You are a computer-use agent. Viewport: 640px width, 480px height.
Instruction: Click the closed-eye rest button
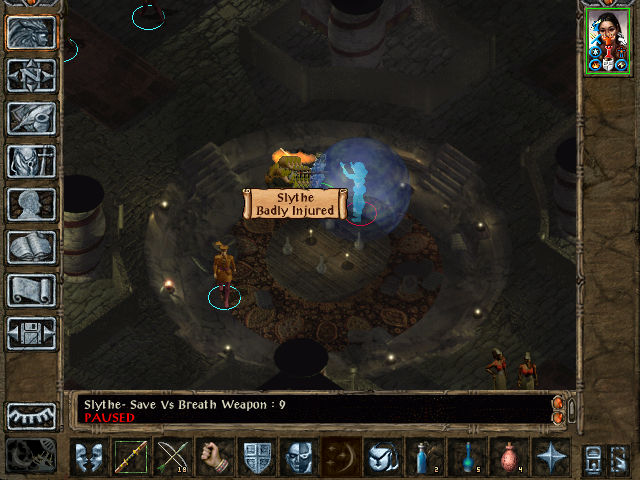[31, 414]
